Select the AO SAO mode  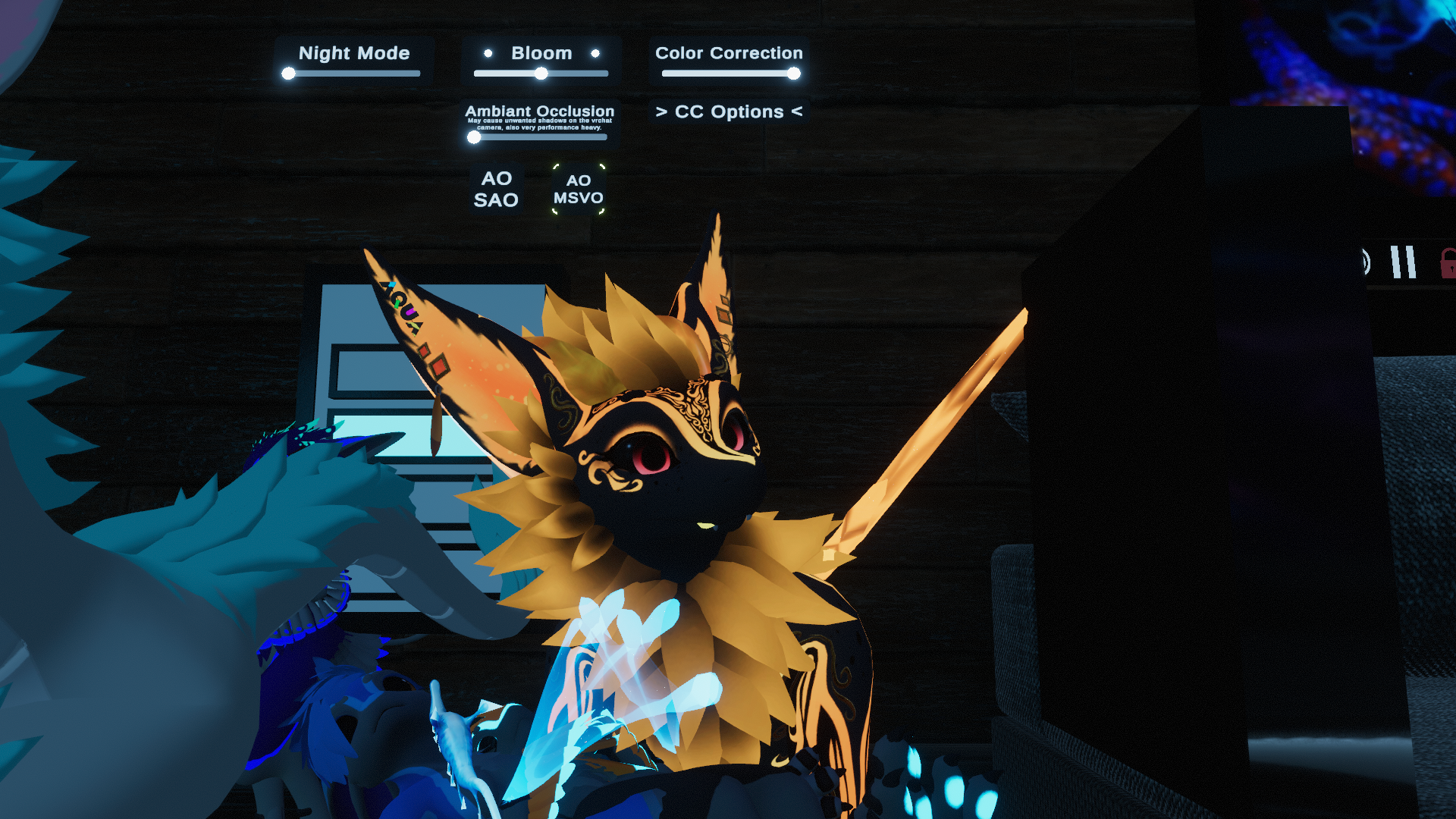pos(496,189)
